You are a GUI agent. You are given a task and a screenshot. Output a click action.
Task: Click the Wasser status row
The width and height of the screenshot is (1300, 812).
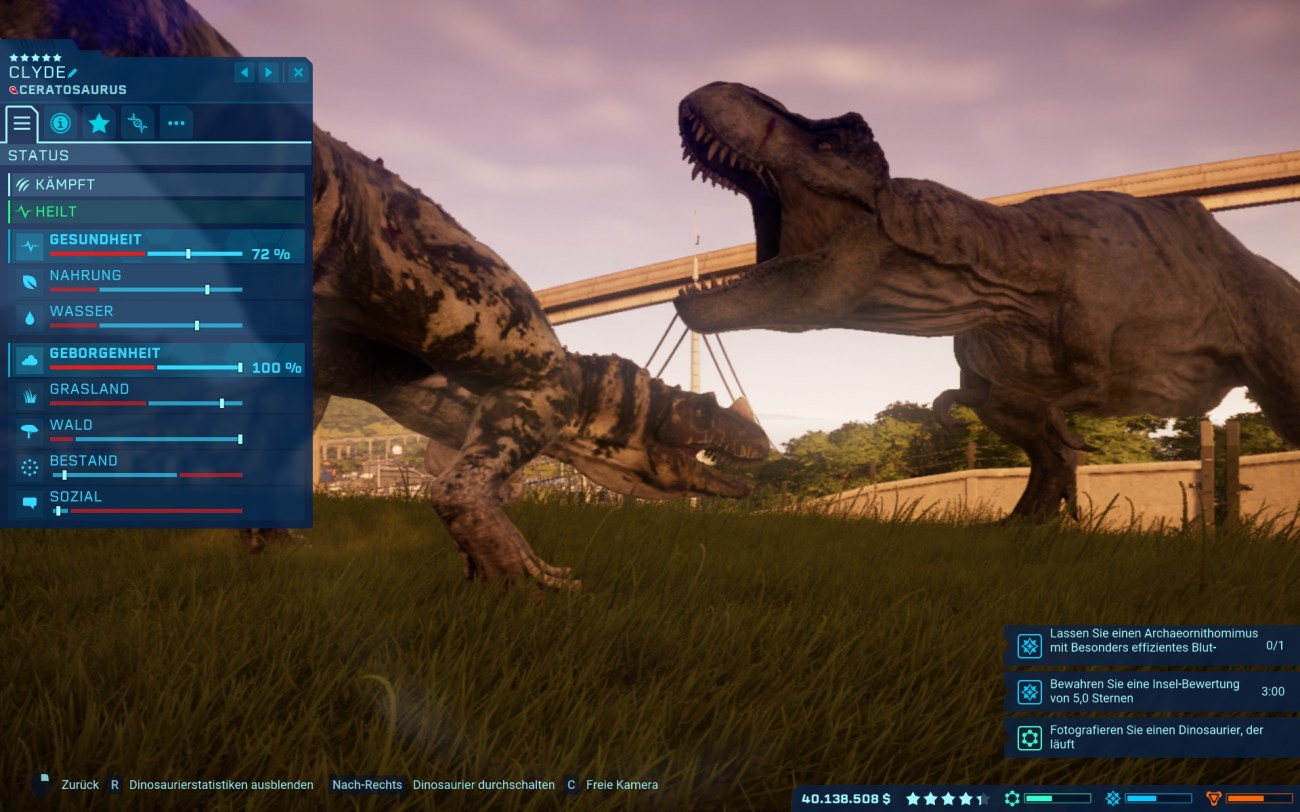pyautogui.click(x=156, y=317)
